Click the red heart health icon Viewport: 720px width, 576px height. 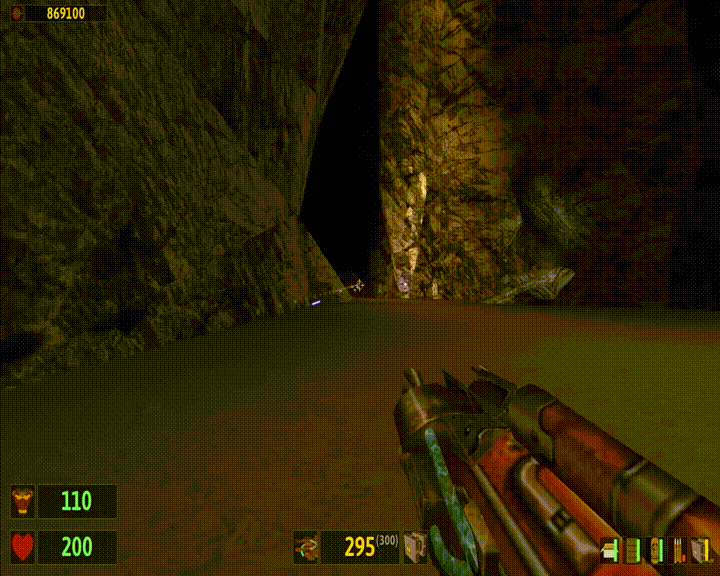22,547
